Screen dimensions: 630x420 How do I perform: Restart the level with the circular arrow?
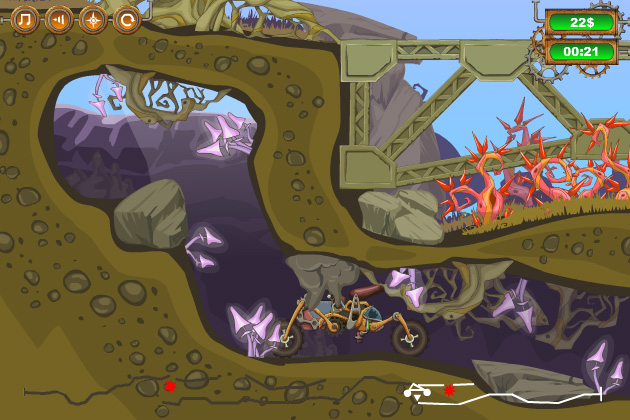point(126,19)
